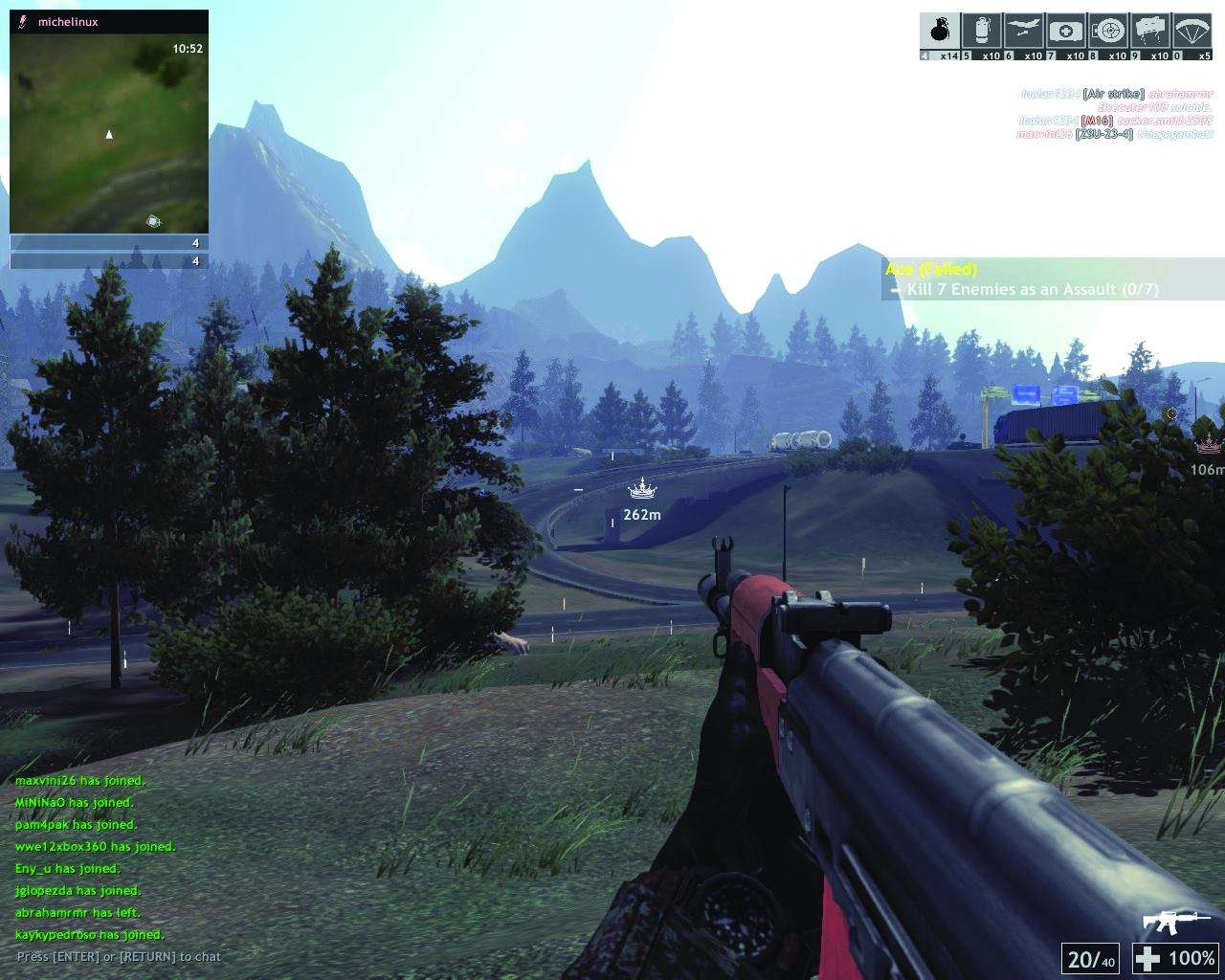1225x980 pixels.
Task: Select the smoke grenade canister slot
Action: pyautogui.click(x=982, y=32)
